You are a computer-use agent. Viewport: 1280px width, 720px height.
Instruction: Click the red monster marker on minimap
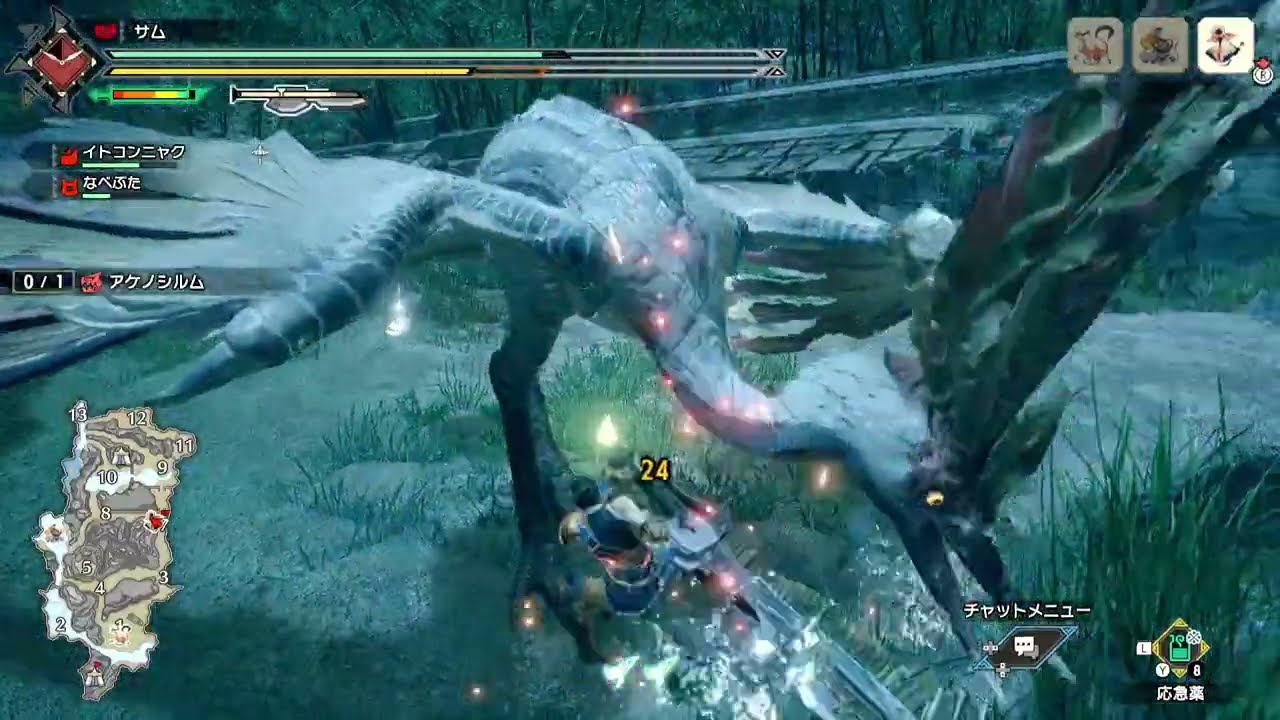[x=156, y=517]
